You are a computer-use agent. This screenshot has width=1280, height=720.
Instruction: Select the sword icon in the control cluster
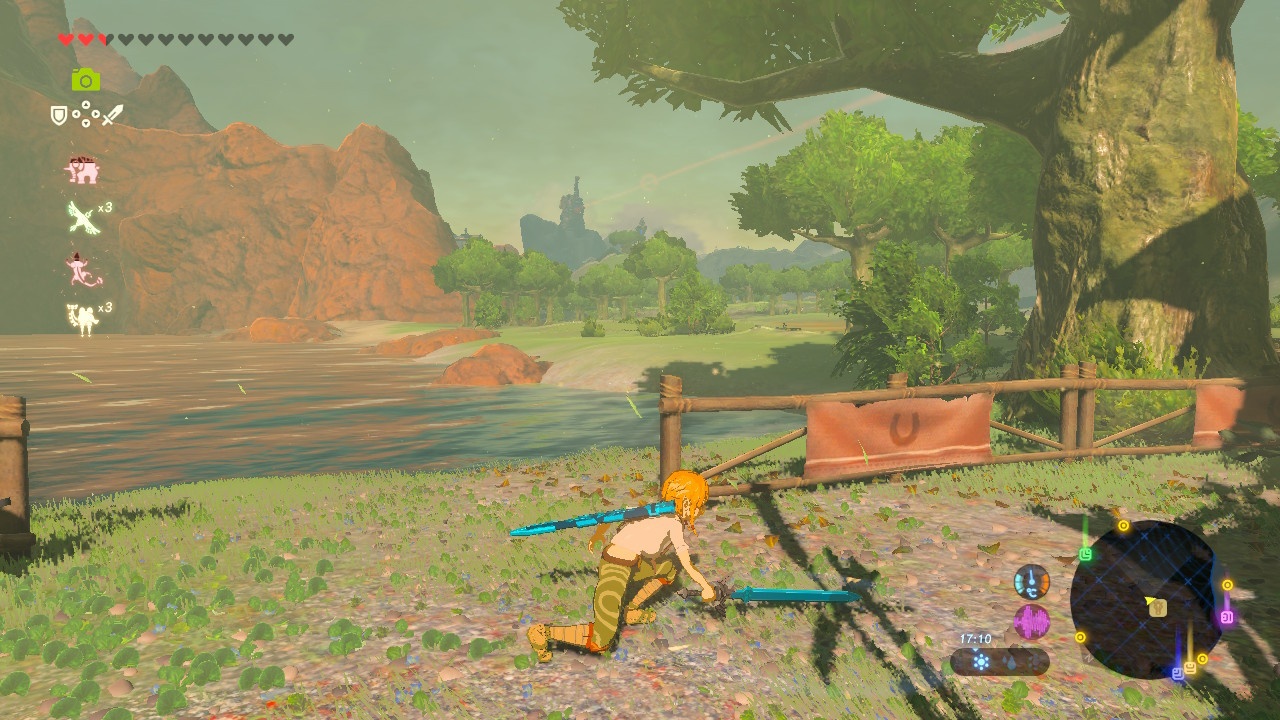(x=112, y=112)
